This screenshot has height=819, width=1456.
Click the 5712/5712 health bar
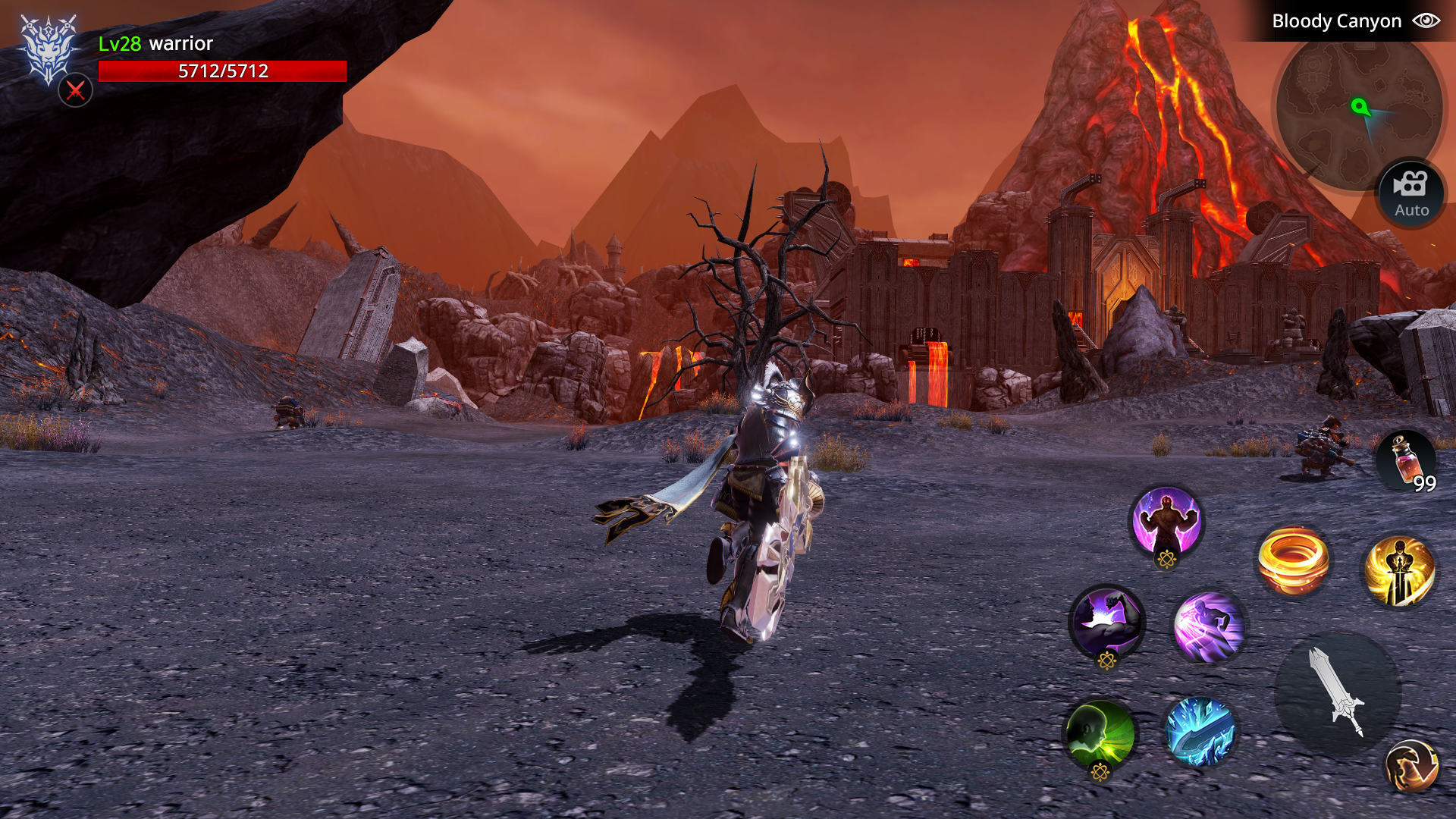pyautogui.click(x=221, y=72)
